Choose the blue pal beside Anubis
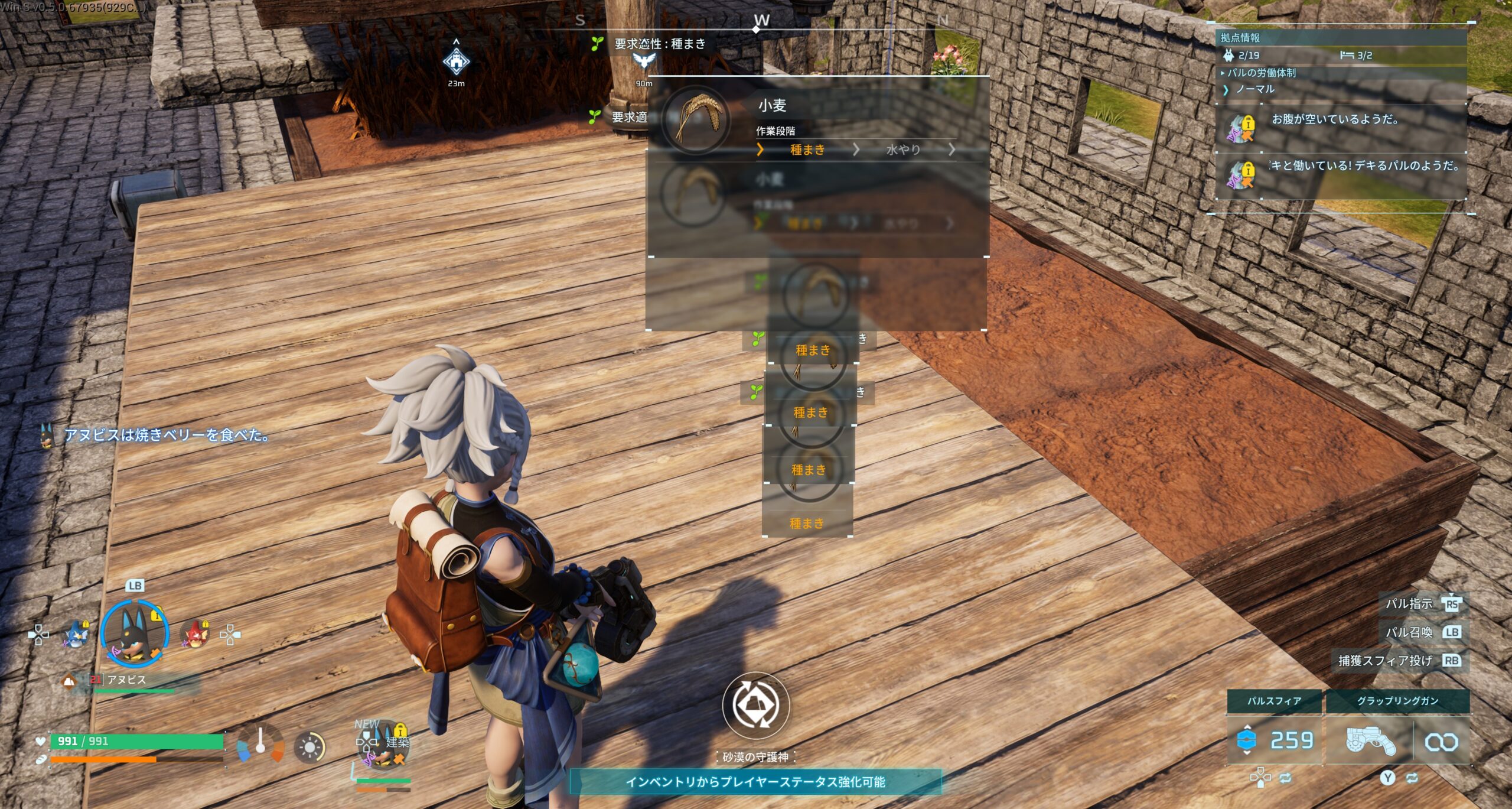This screenshot has width=1512, height=809. tap(76, 634)
